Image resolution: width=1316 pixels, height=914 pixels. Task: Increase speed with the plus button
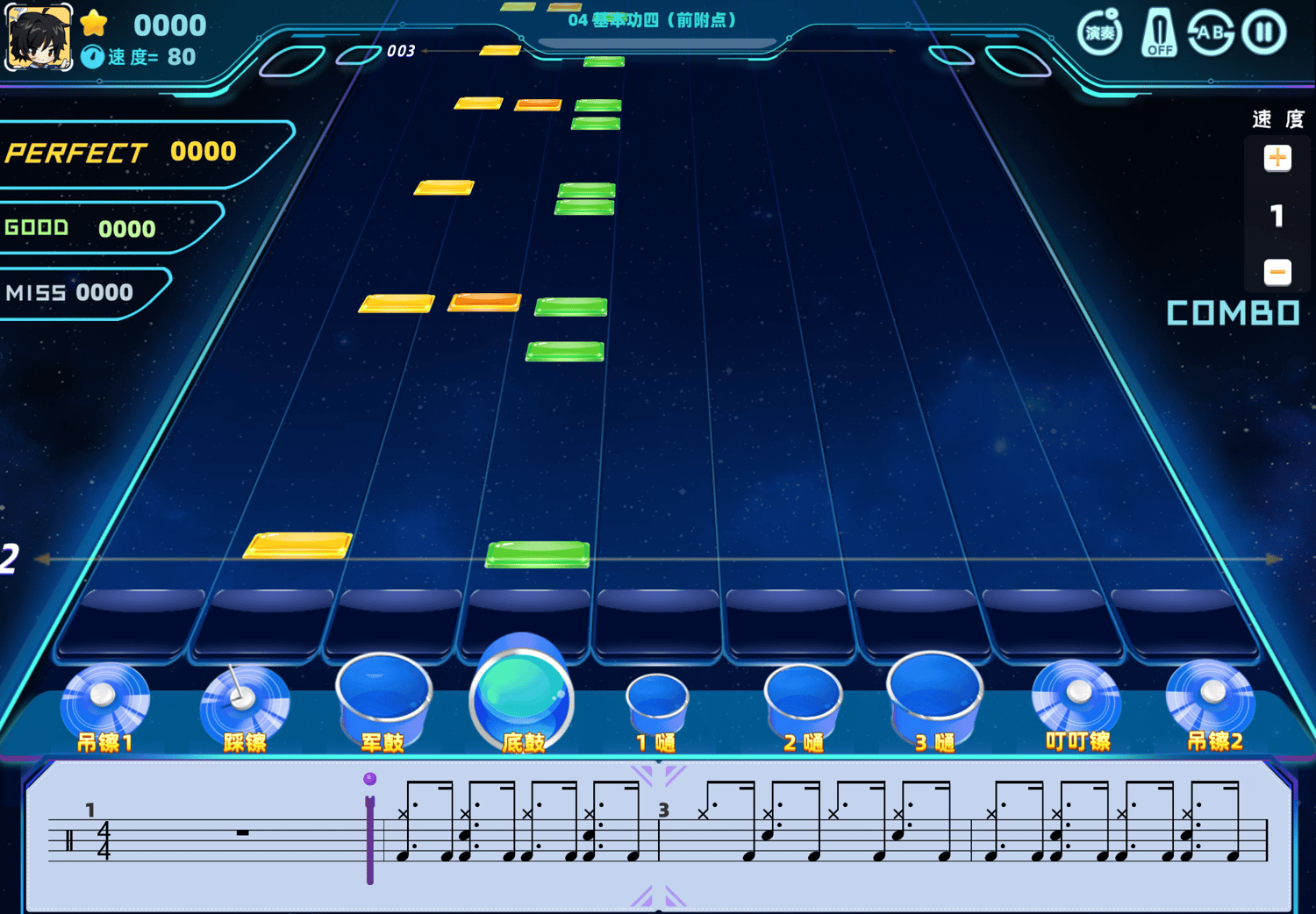pos(1277,158)
